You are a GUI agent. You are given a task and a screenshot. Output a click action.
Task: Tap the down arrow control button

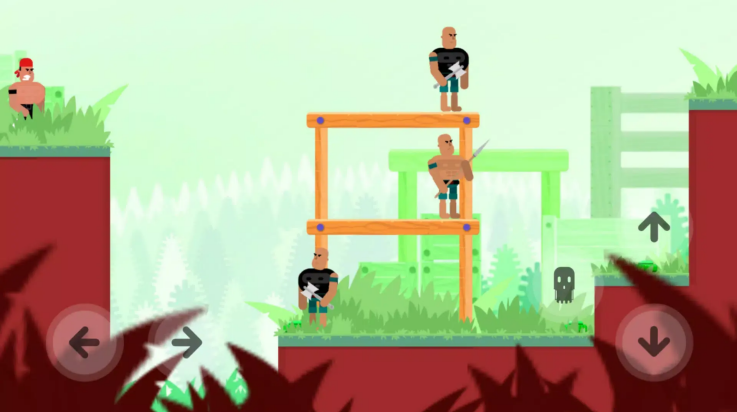654,342
